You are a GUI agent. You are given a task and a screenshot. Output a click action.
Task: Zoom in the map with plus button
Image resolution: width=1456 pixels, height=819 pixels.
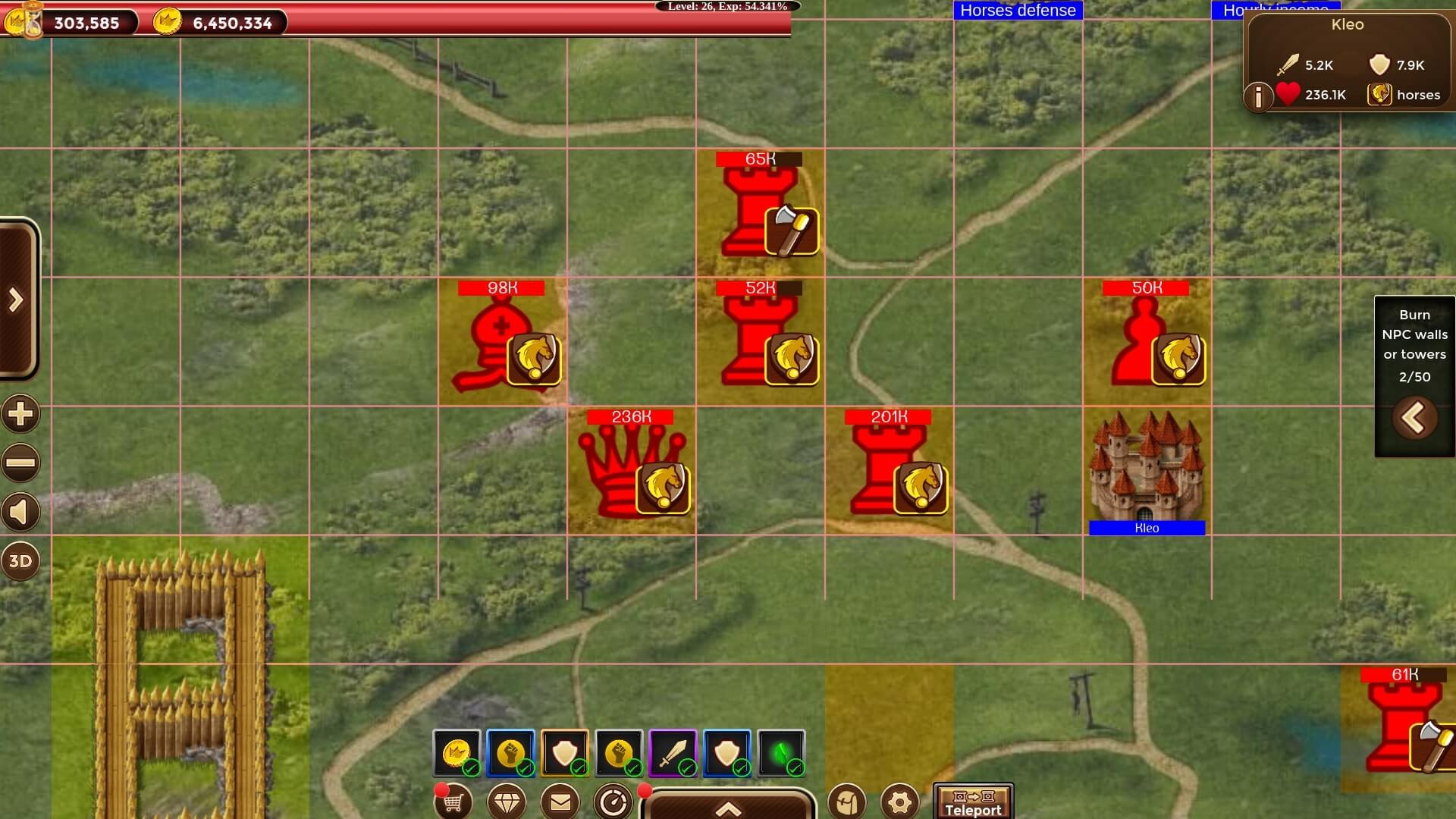point(20,414)
